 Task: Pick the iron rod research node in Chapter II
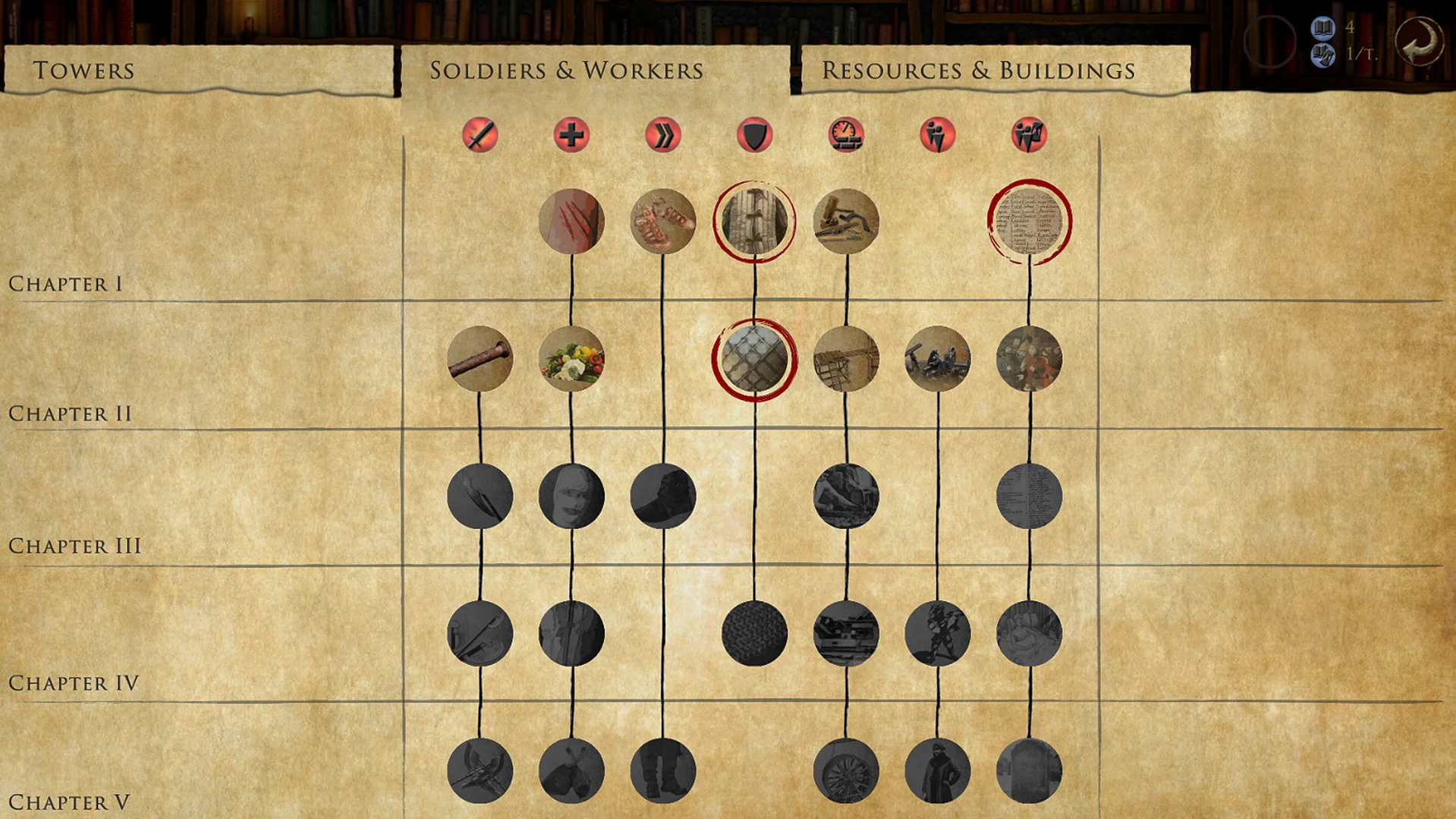point(480,359)
